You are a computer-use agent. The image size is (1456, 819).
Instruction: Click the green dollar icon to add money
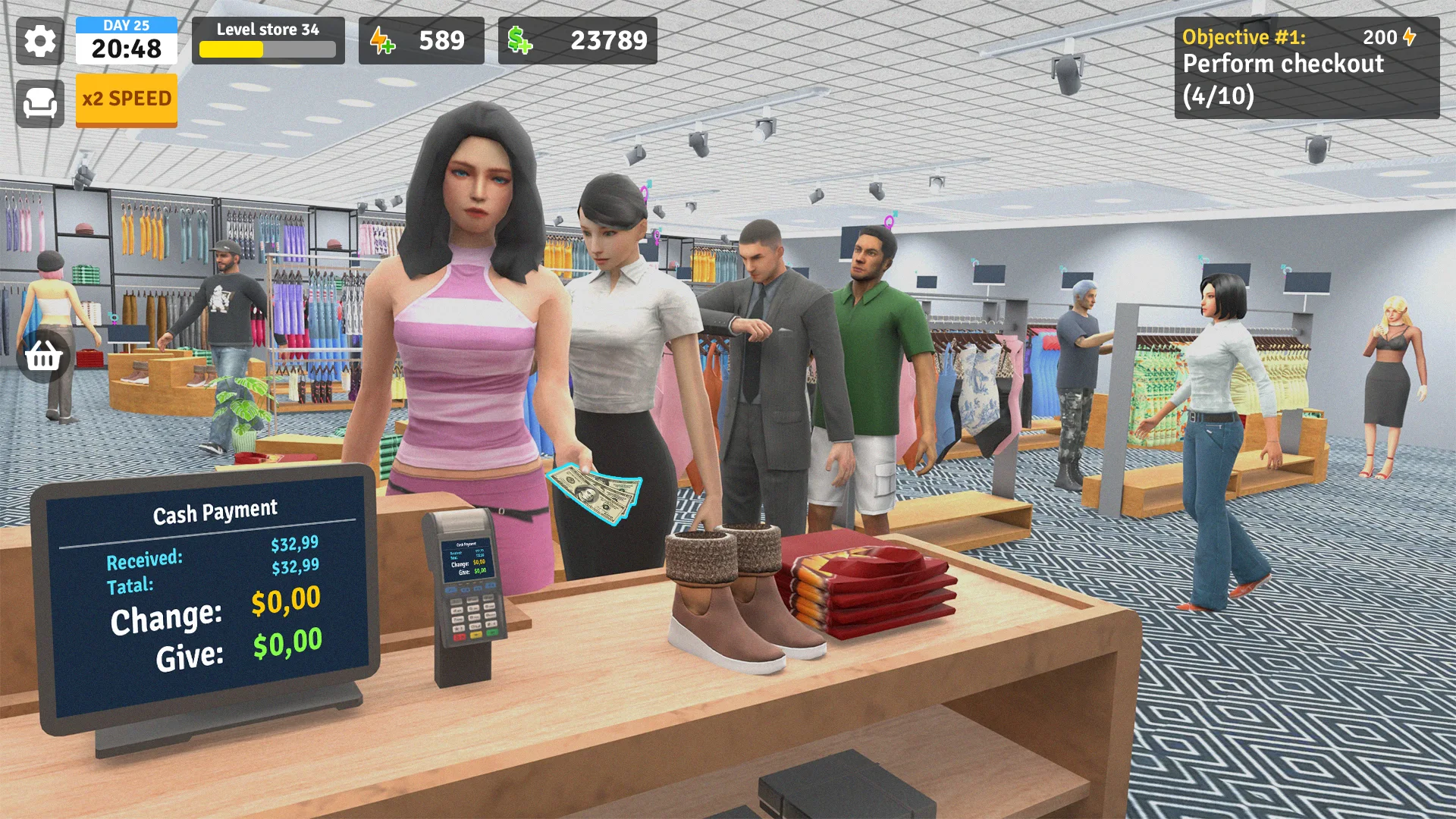pos(519,41)
